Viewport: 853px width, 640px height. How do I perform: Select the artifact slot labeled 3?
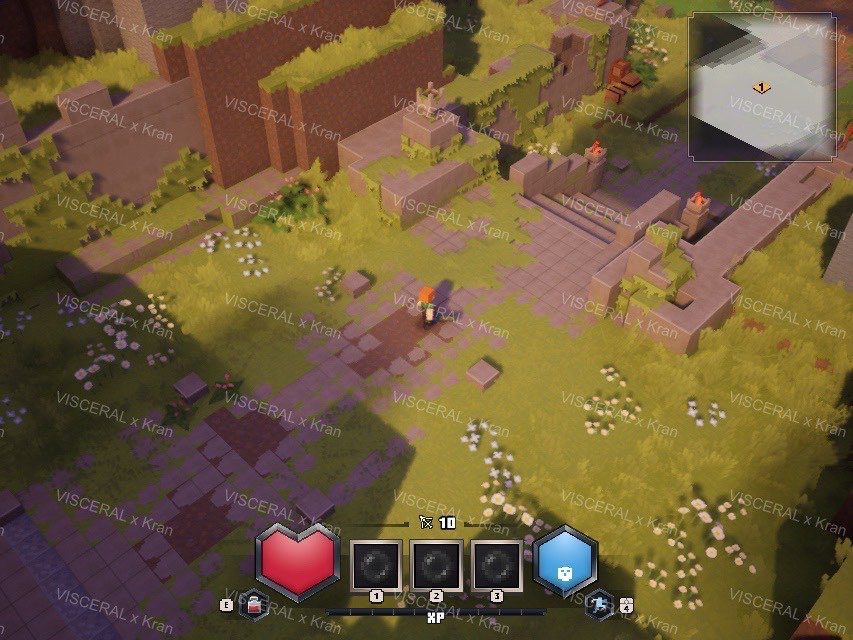coord(497,565)
